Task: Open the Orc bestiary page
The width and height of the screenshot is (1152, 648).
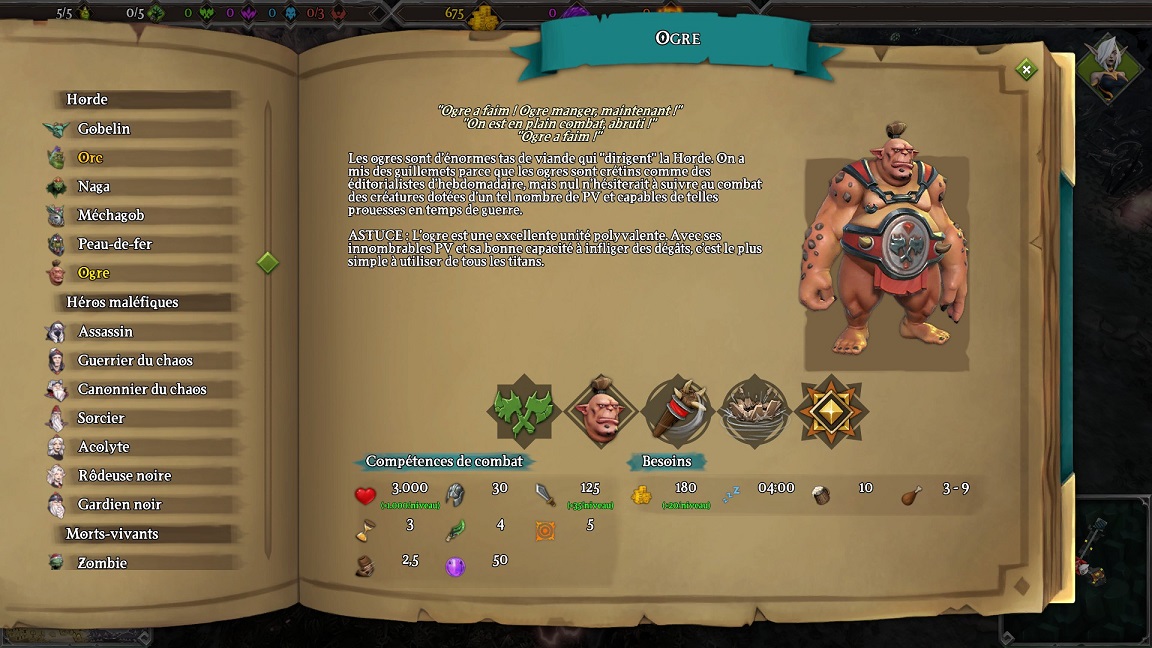Action: coord(90,158)
